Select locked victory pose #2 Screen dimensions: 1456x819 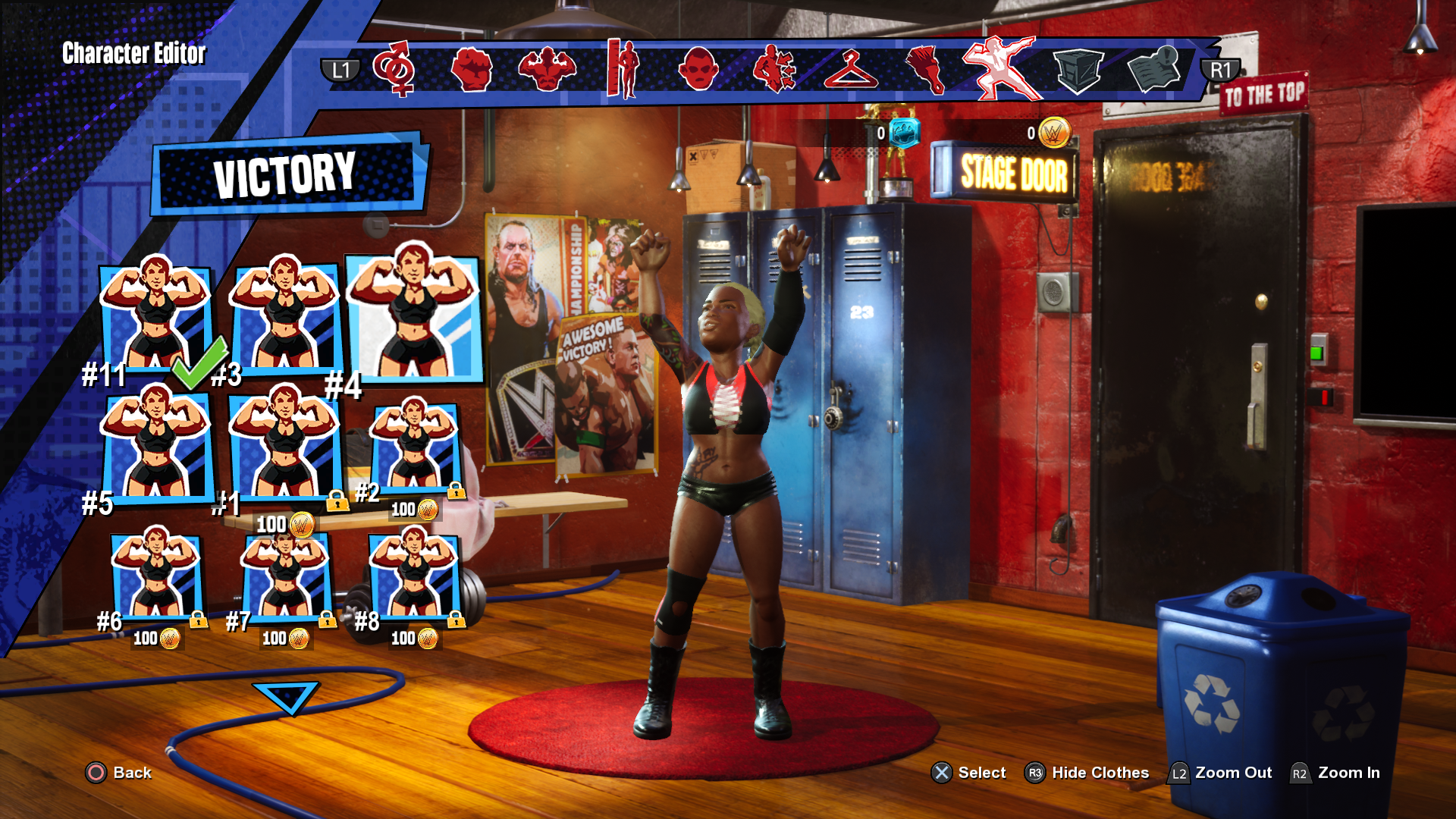pos(414,447)
